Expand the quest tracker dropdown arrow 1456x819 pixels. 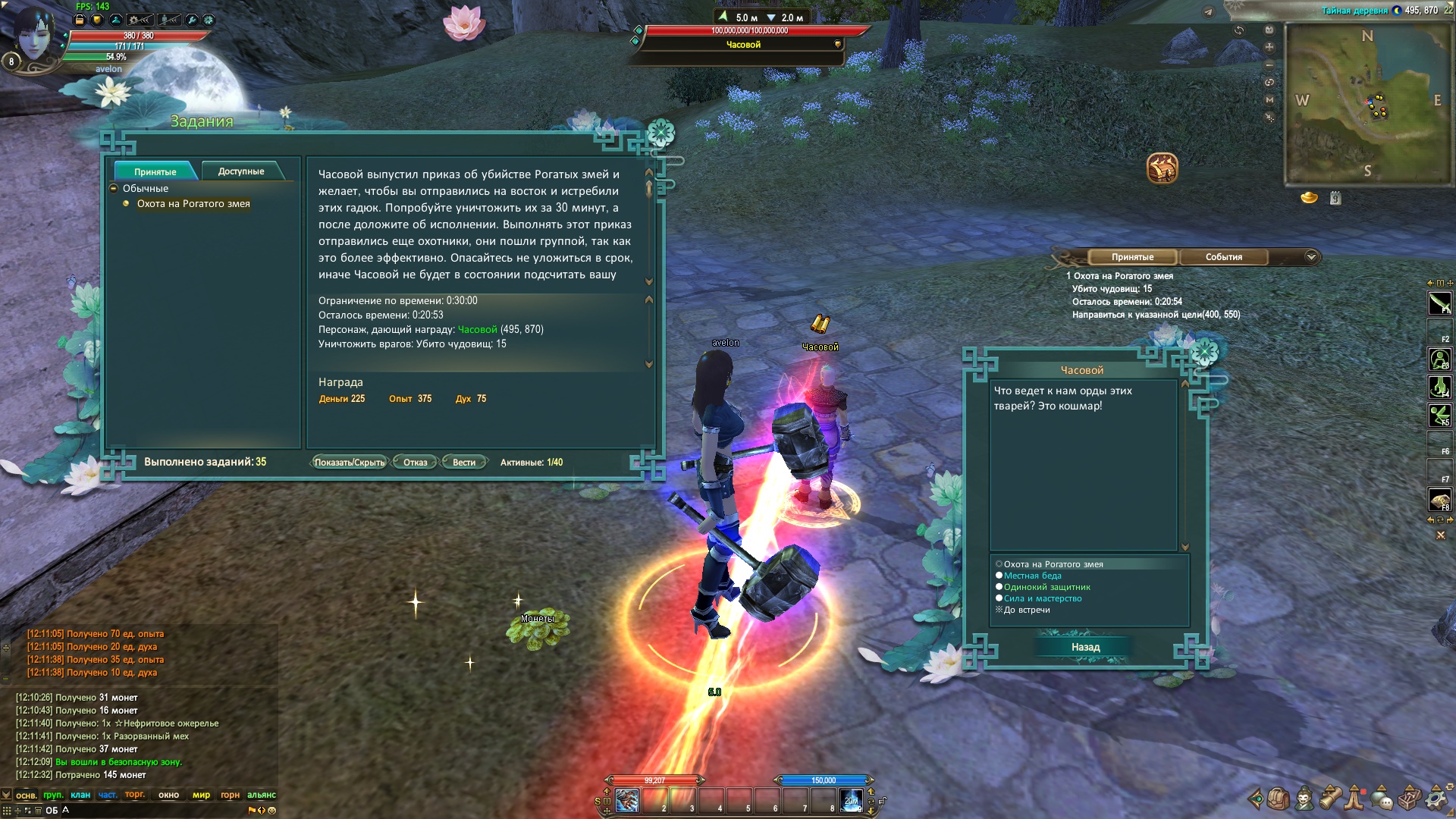tap(1311, 257)
